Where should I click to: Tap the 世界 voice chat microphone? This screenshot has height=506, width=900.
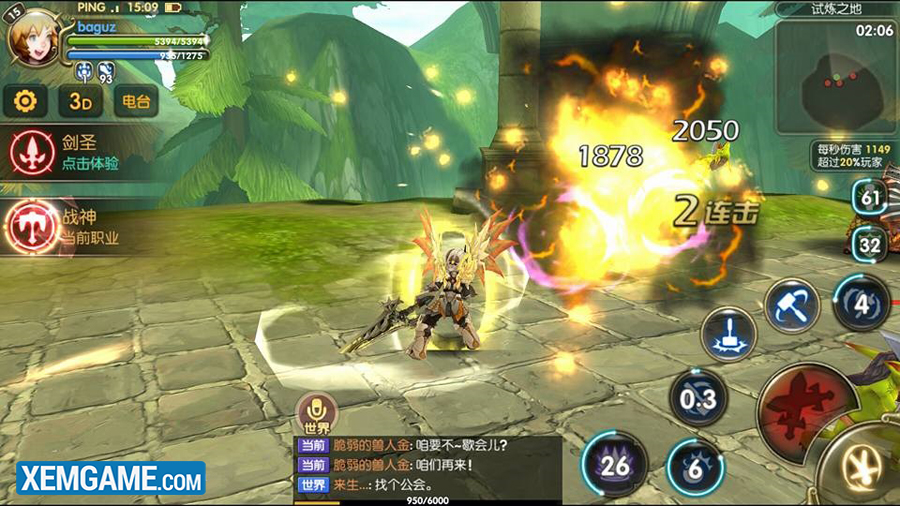[314, 410]
